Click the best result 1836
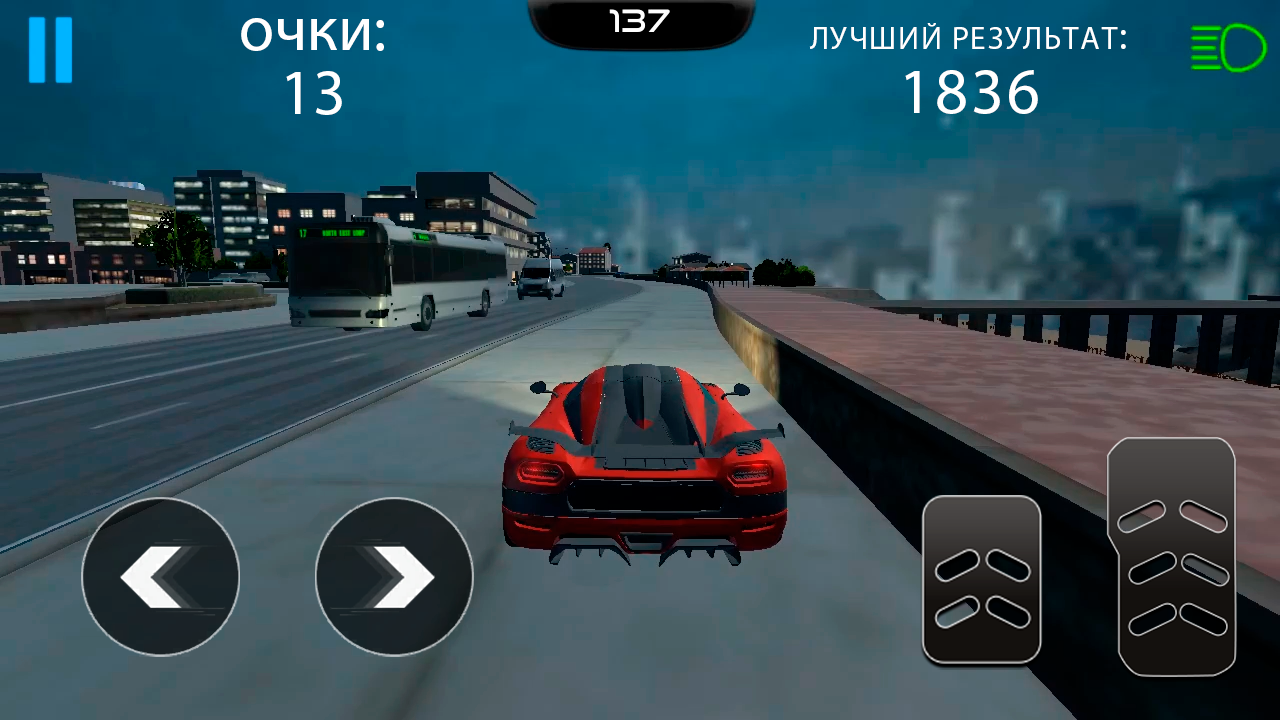Viewport: 1280px width, 720px height. click(x=968, y=93)
